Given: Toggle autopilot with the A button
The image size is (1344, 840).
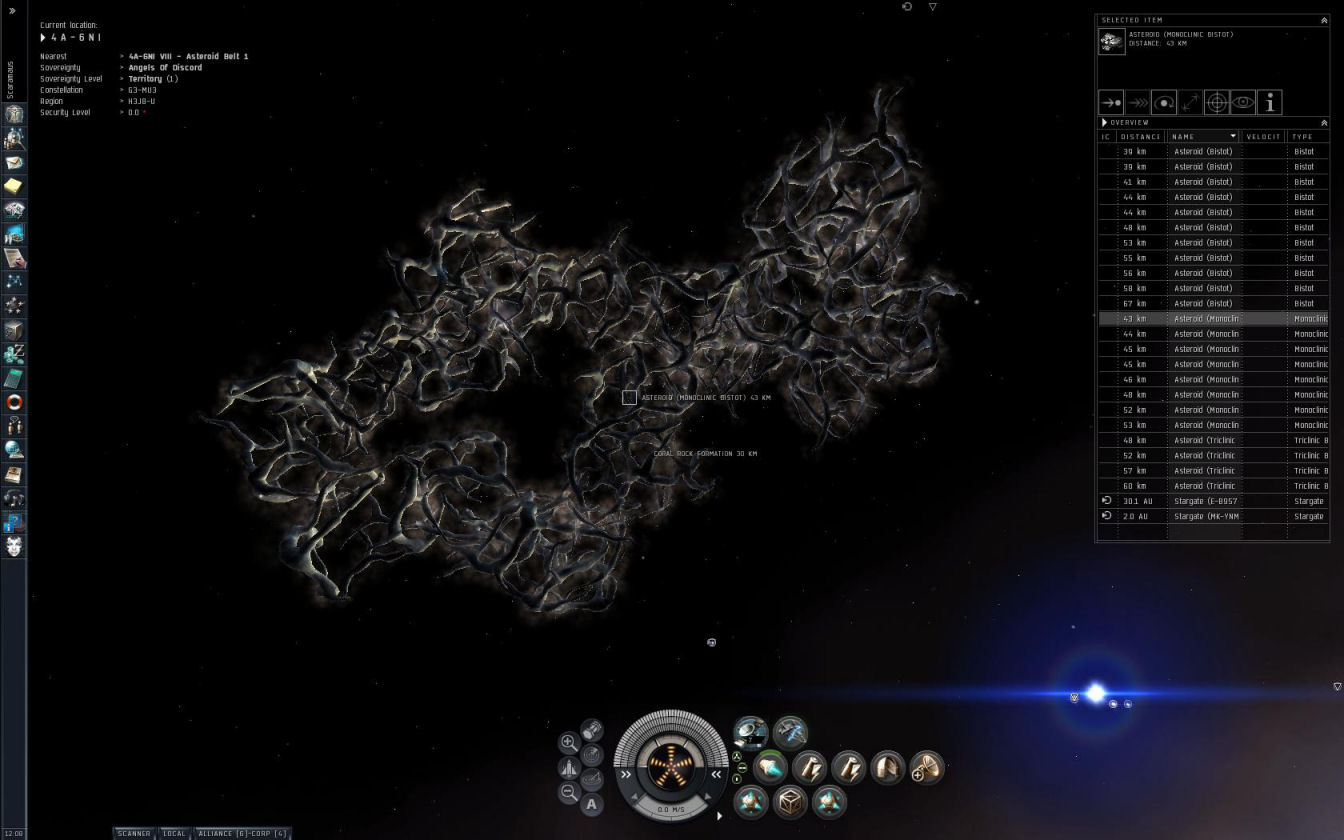Looking at the screenshot, I should click(592, 804).
